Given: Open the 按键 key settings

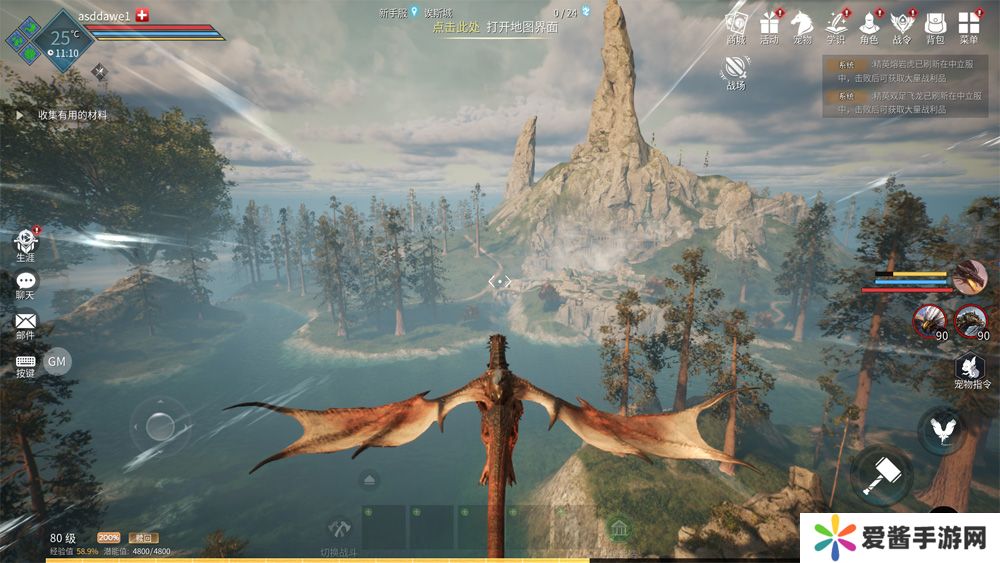Looking at the screenshot, I should pyautogui.click(x=25, y=362).
